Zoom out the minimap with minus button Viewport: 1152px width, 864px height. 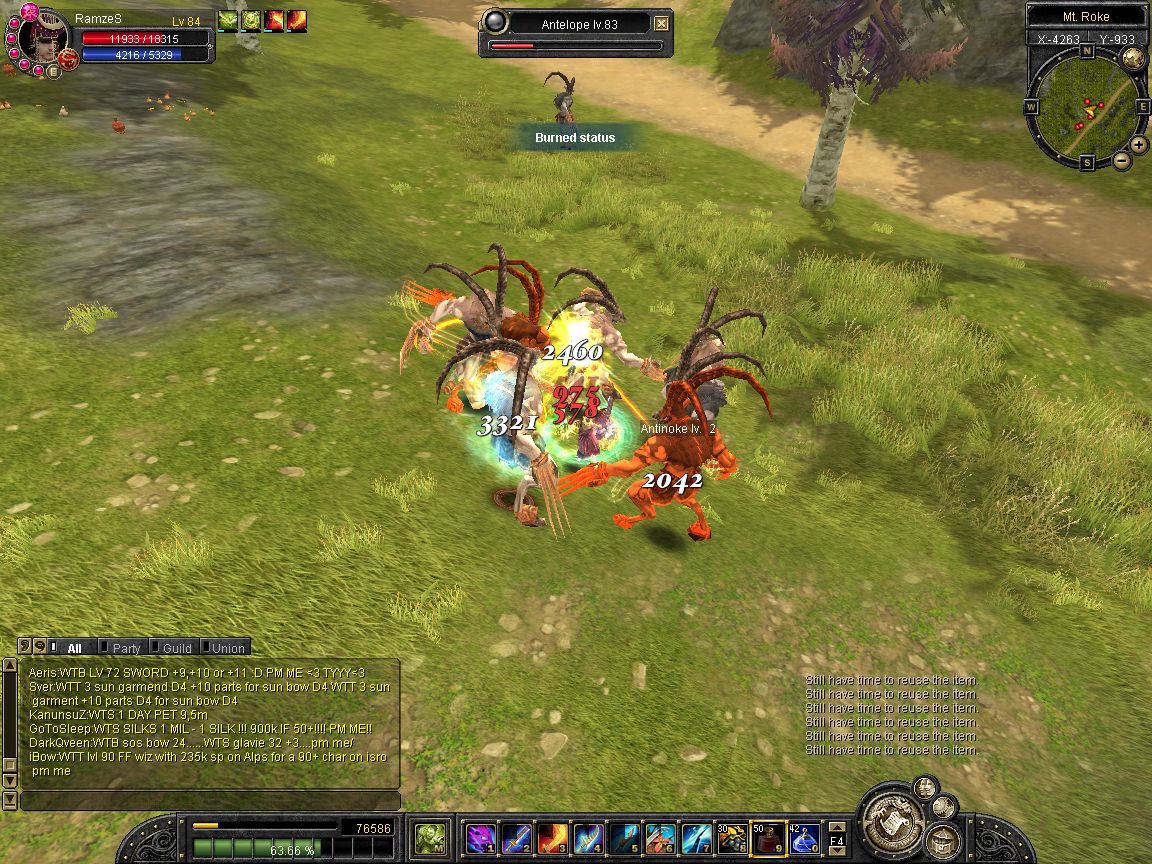point(1122,160)
